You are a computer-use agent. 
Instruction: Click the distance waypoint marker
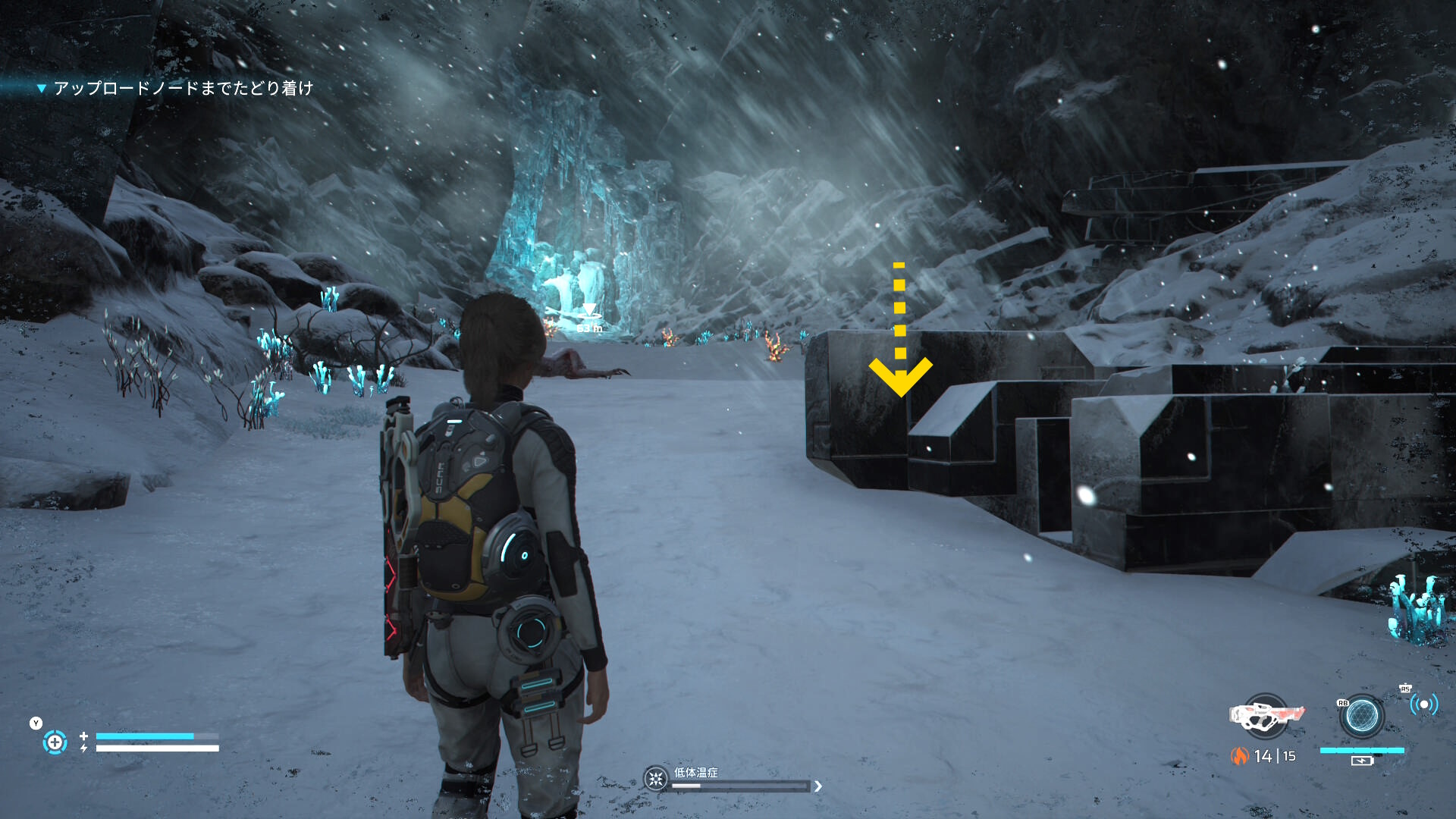tap(588, 315)
